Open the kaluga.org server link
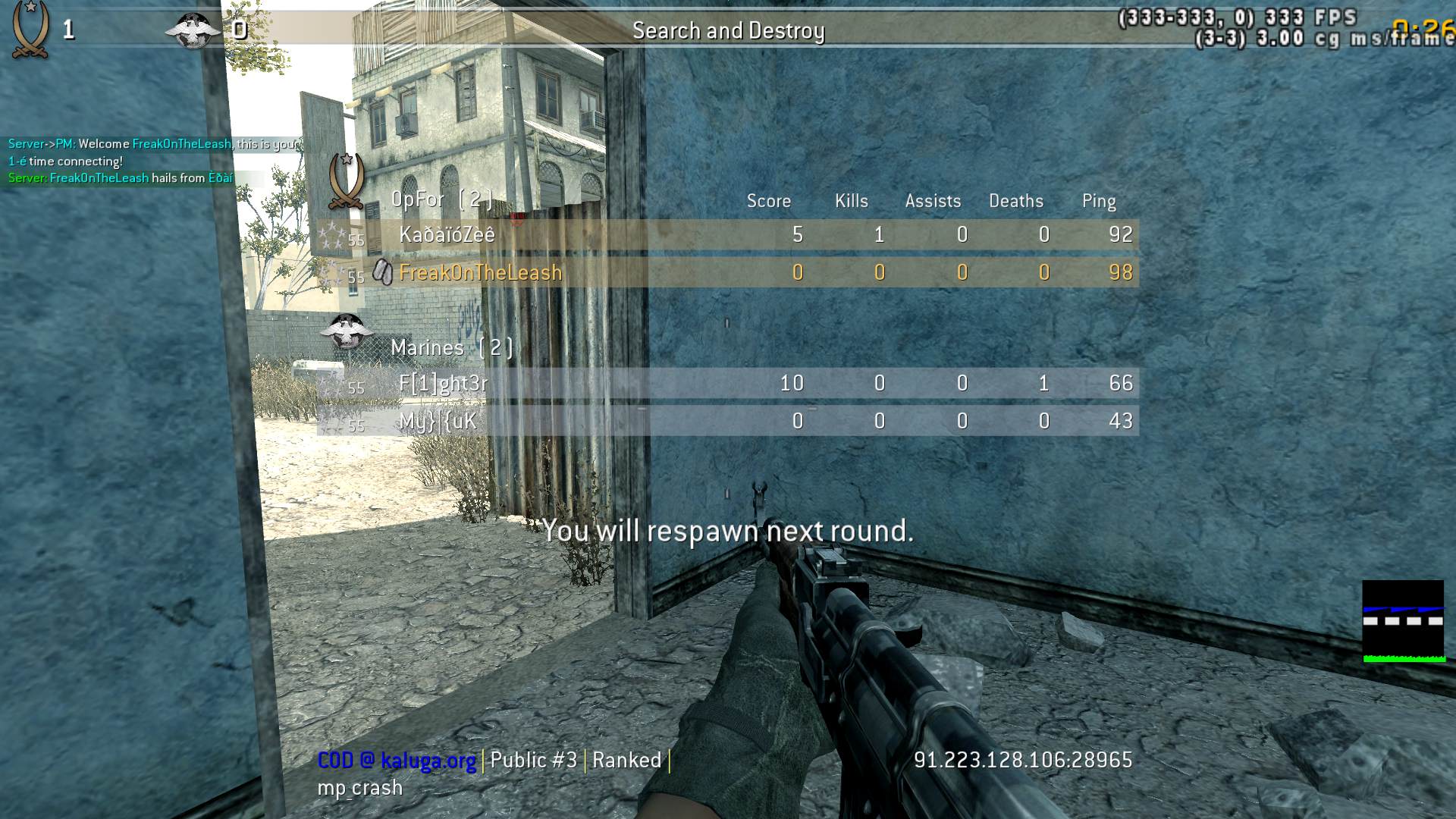This screenshot has height=819, width=1456. coord(425,760)
